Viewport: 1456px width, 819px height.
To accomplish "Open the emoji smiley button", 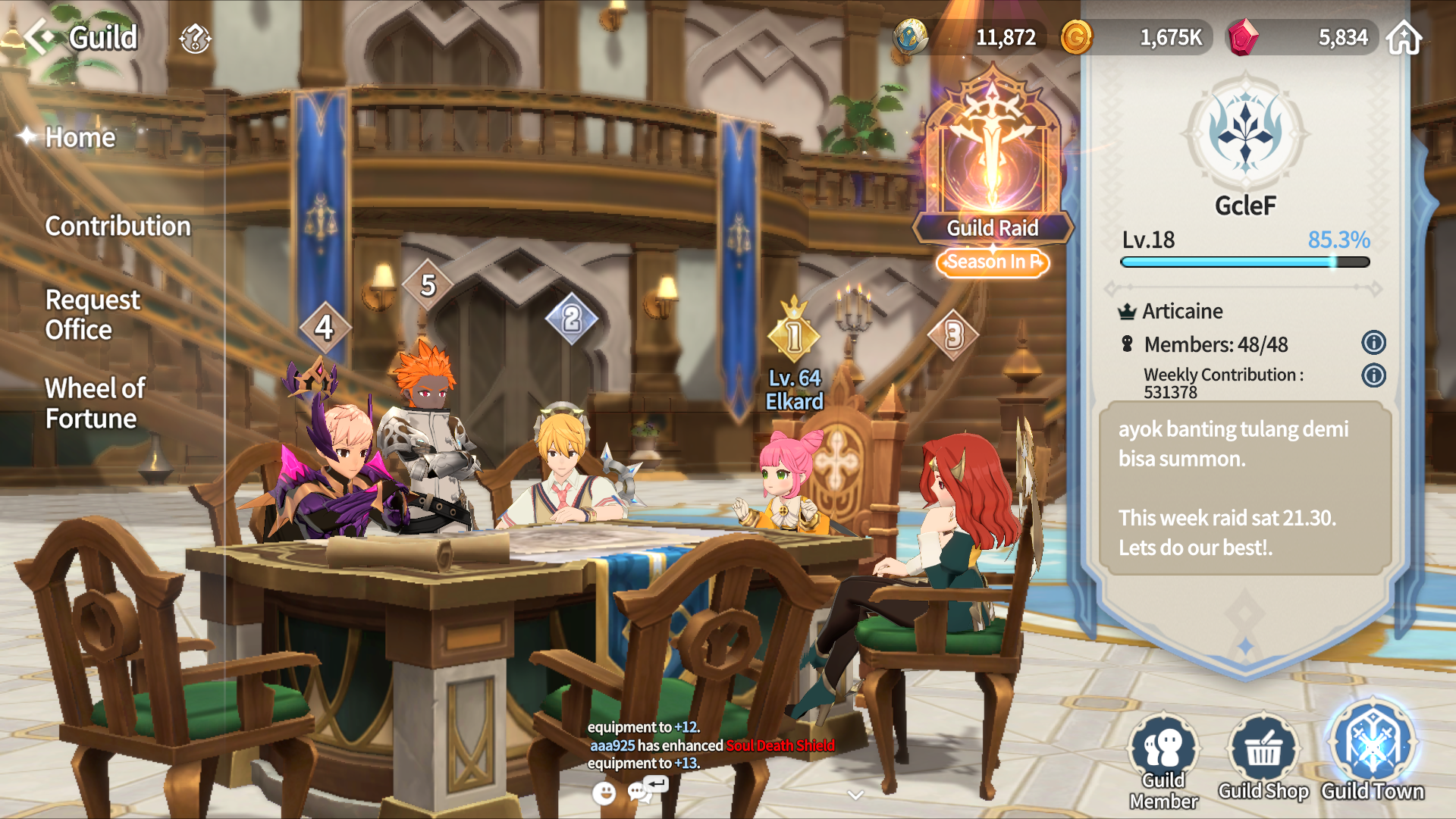I will point(604,793).
